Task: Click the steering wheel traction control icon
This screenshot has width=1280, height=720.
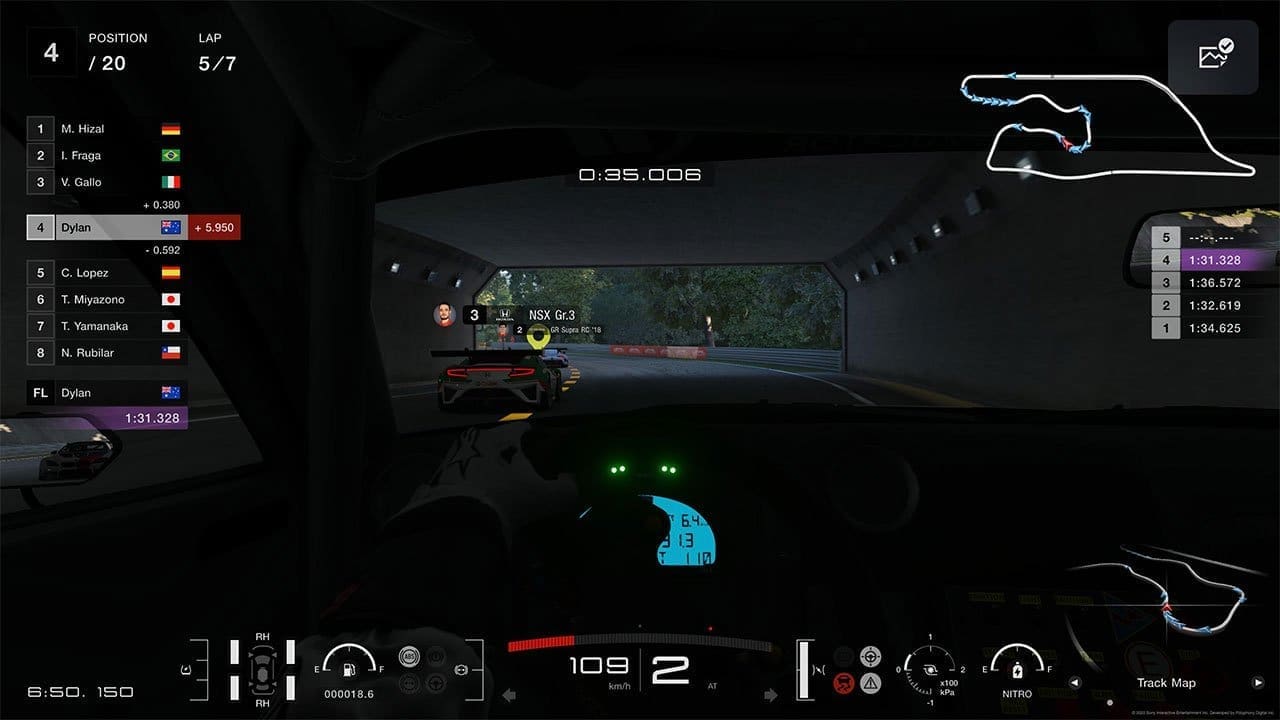Action: point(870,658)
